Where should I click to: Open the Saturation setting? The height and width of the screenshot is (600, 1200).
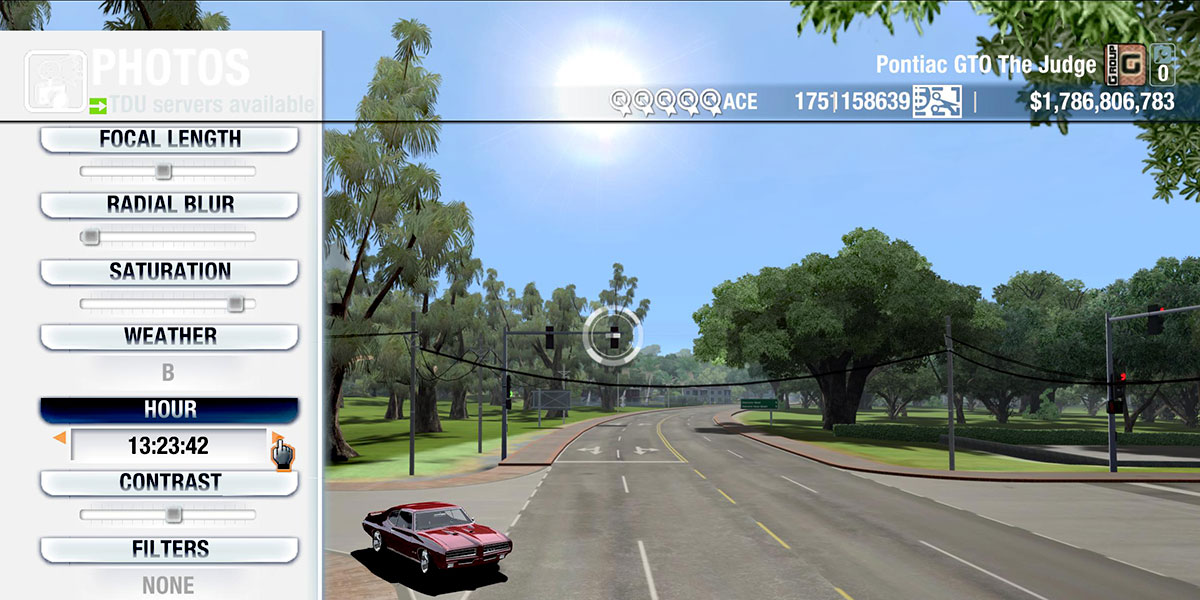click(169, 272)
